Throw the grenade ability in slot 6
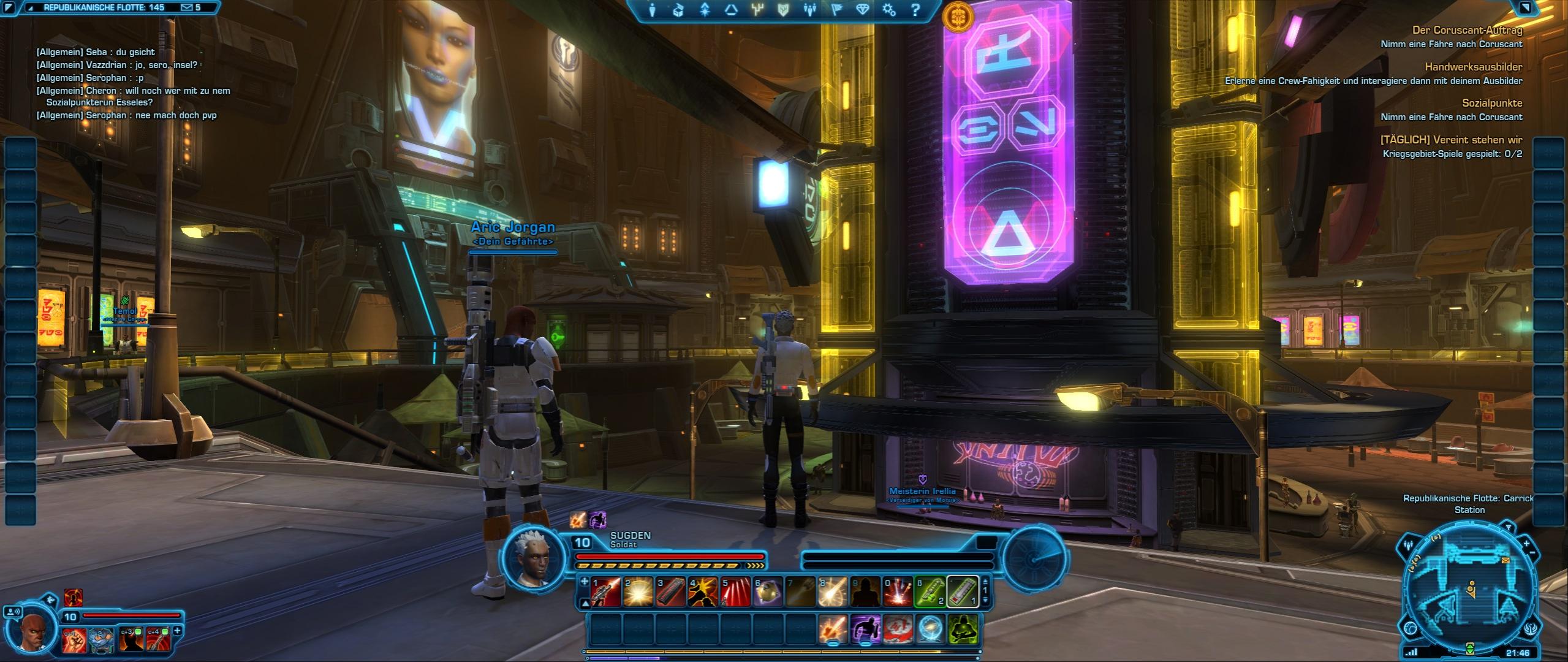 click(768, 592)
